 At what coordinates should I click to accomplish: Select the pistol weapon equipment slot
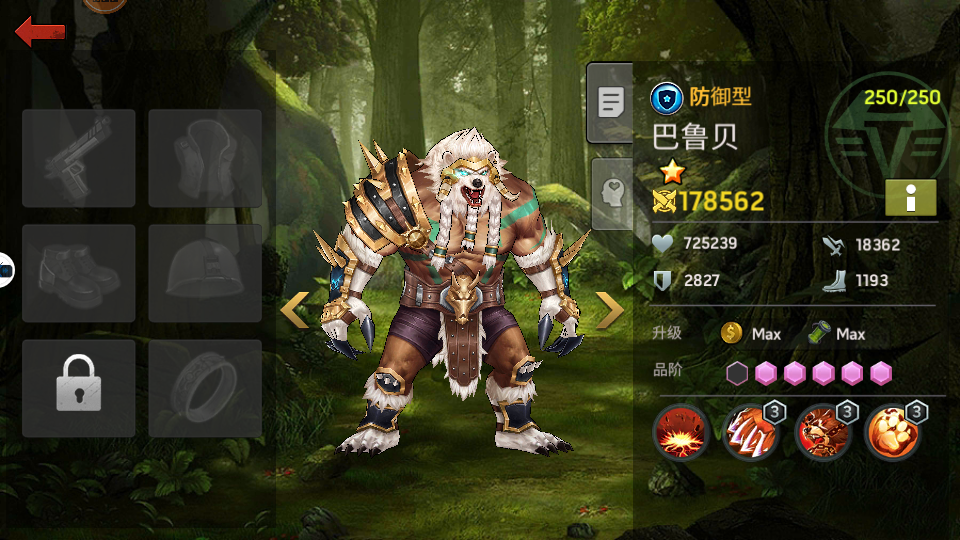(78, 158)
